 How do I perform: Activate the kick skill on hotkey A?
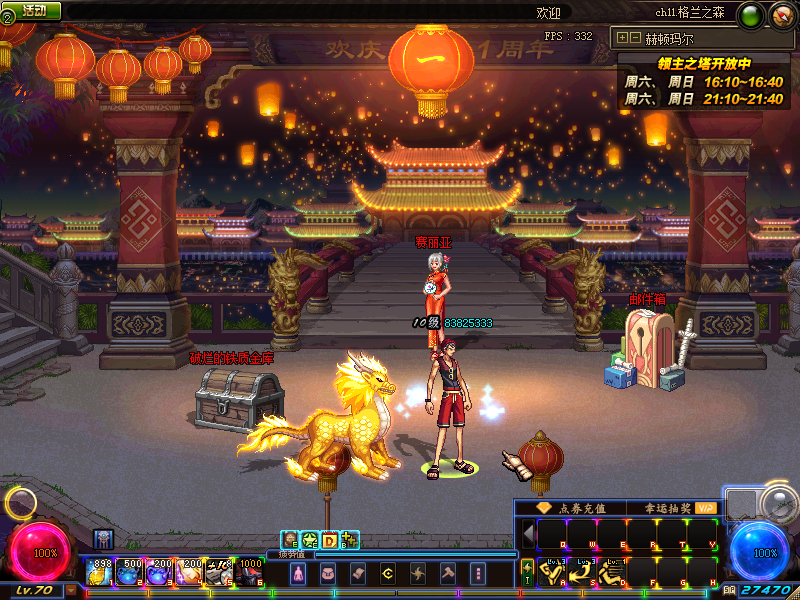tap(551, 571)
